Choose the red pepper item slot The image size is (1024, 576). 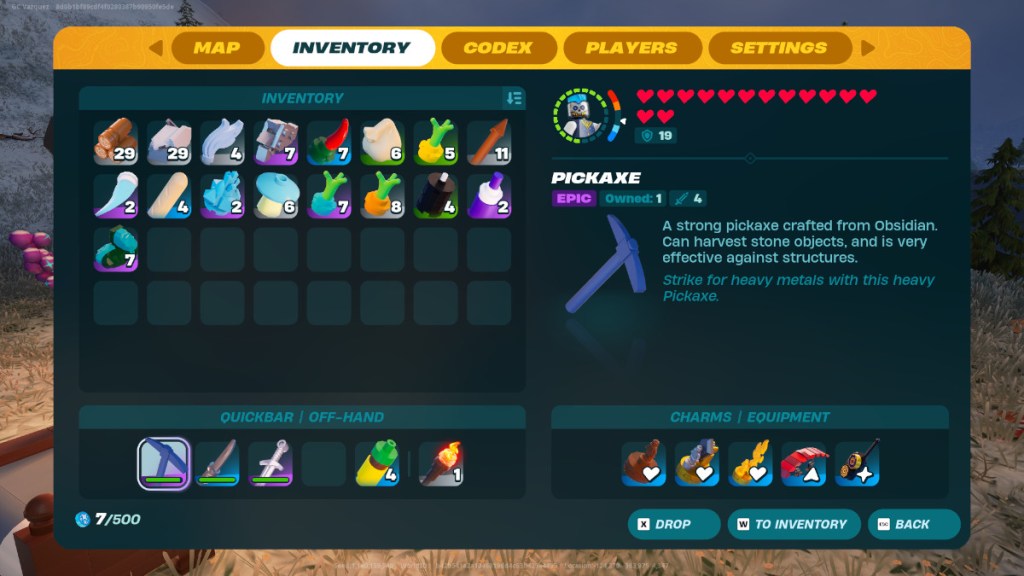328,142
